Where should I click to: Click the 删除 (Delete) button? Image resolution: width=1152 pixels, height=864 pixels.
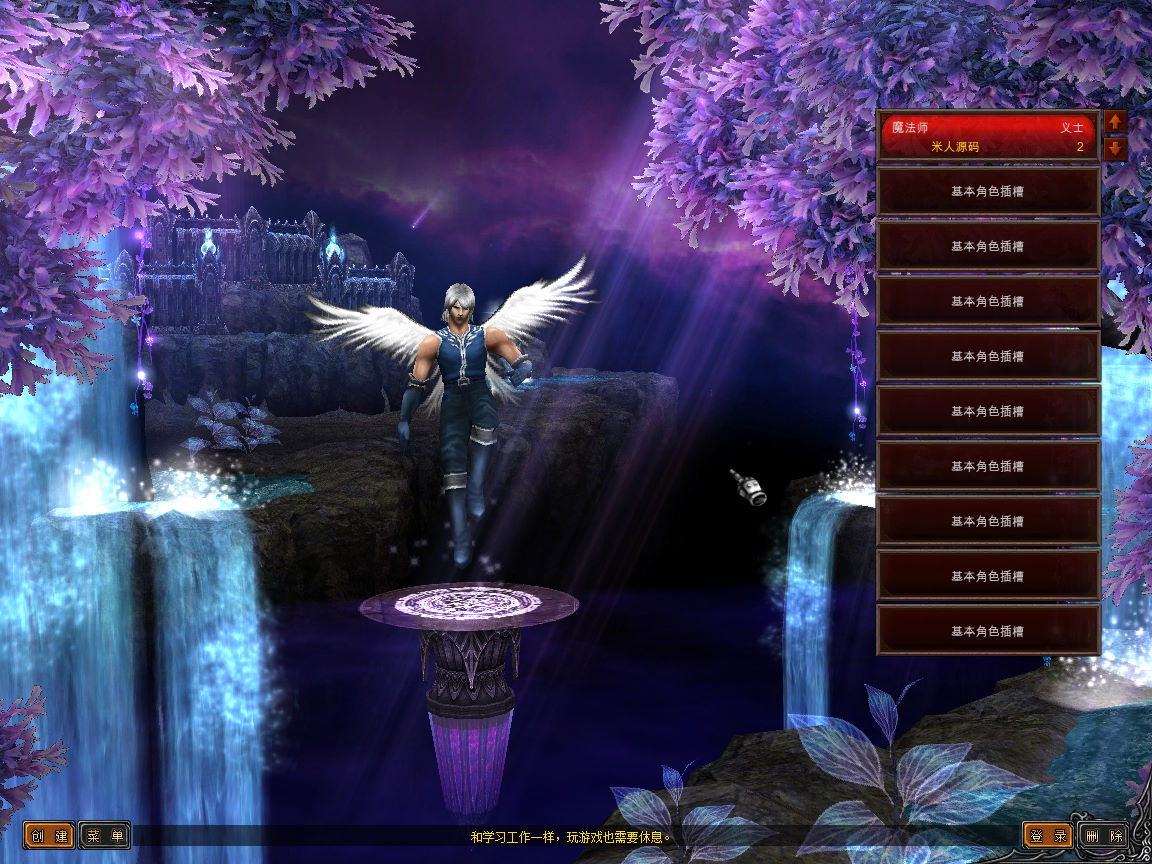1104,836
